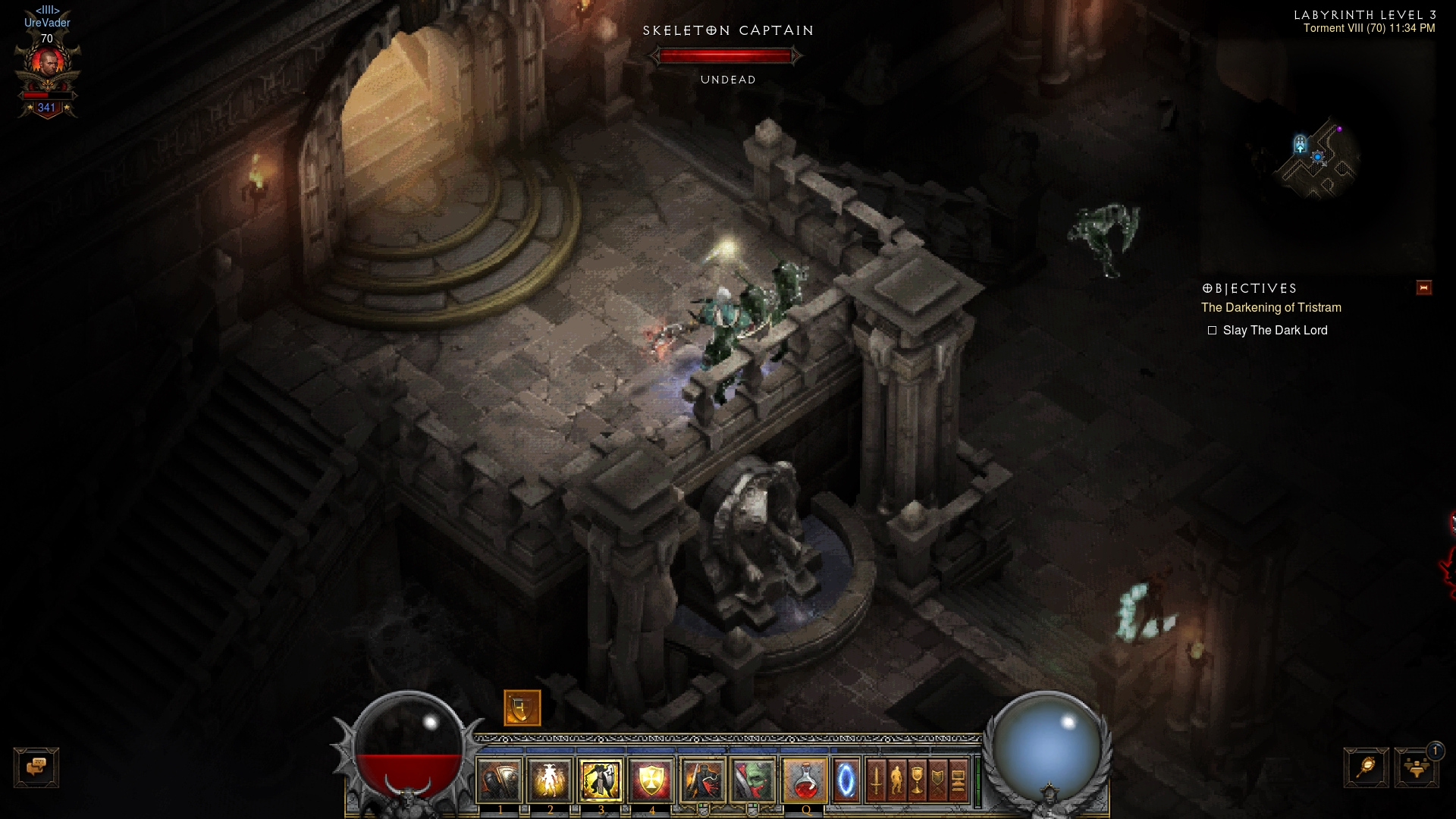Use the bloody sword knight skill

pos(702,780)
